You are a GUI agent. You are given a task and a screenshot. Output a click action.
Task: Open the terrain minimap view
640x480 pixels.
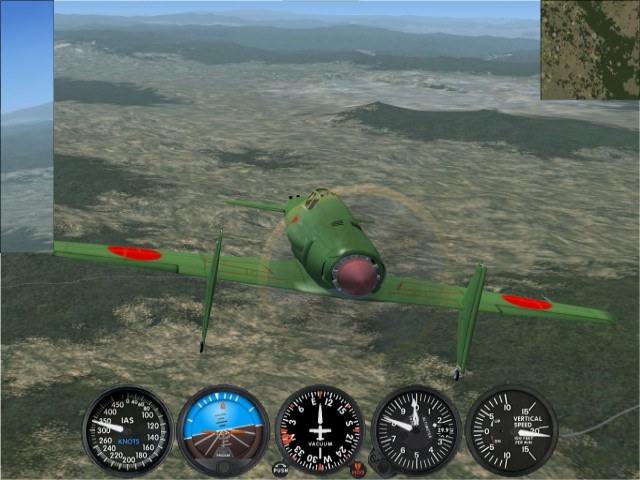[x=590, y=50]
